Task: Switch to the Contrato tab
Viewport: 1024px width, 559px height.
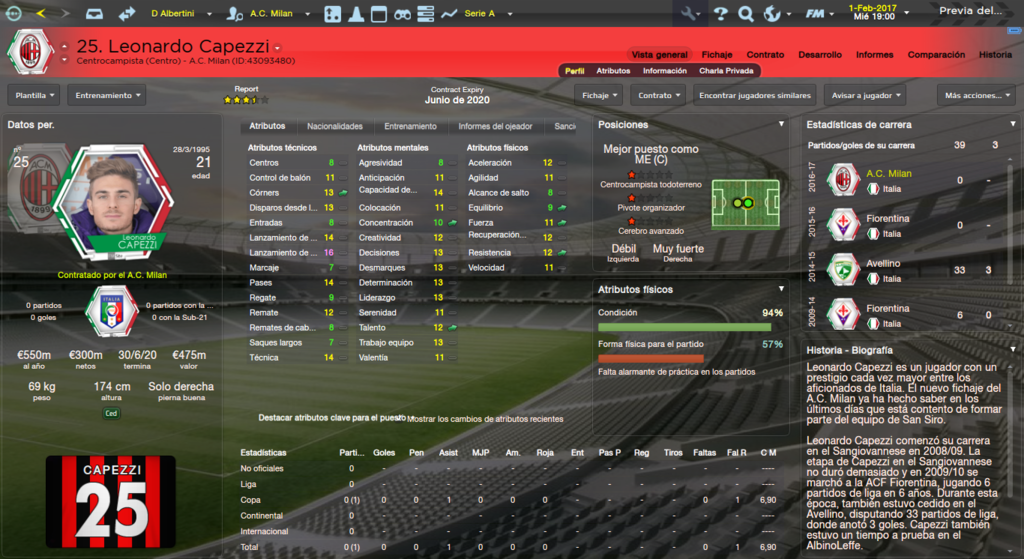Action: 765,54
